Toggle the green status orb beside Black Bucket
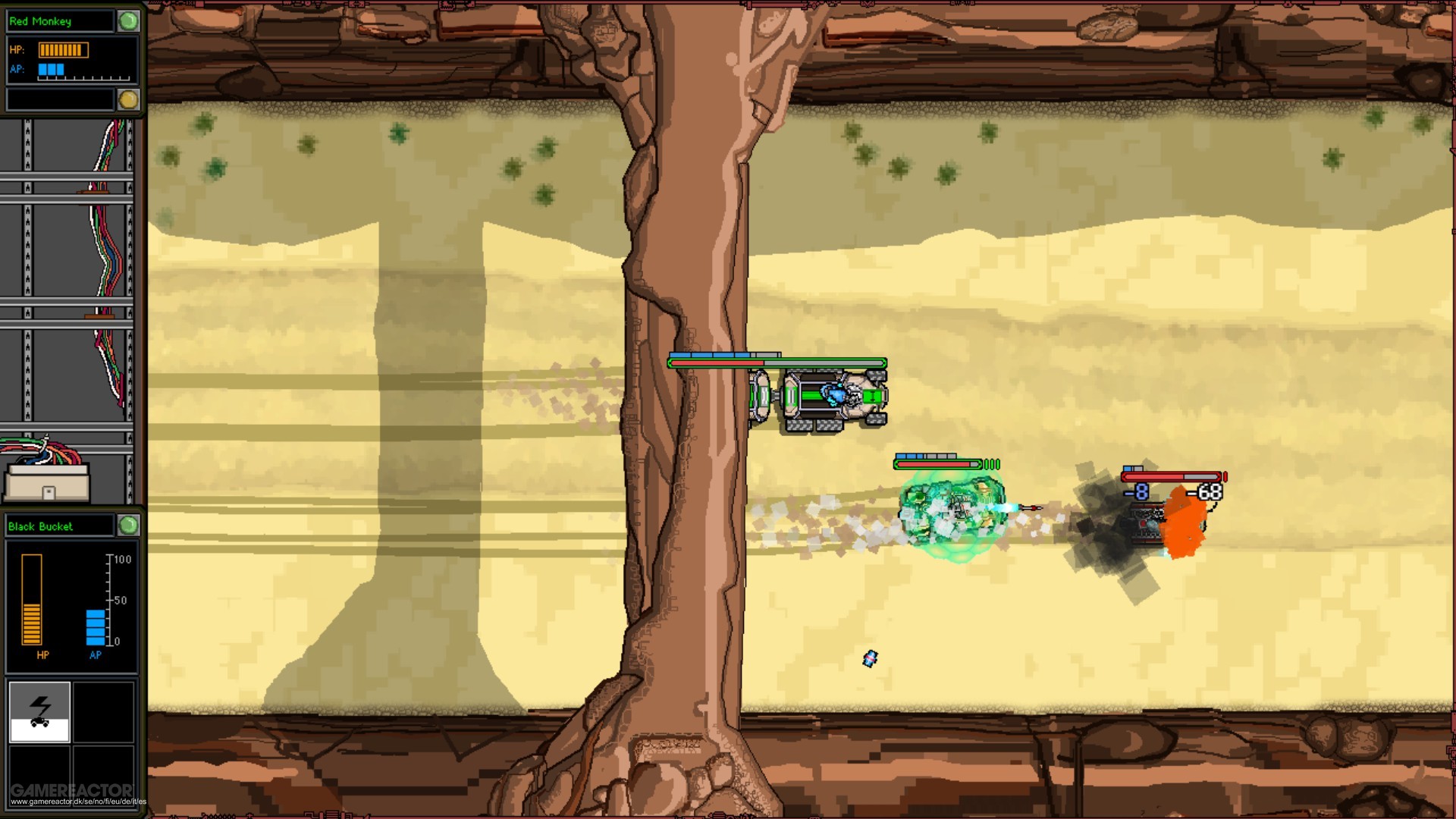Image resolution: width=1456 pixels, height=819 pixels. pos(128,526)
